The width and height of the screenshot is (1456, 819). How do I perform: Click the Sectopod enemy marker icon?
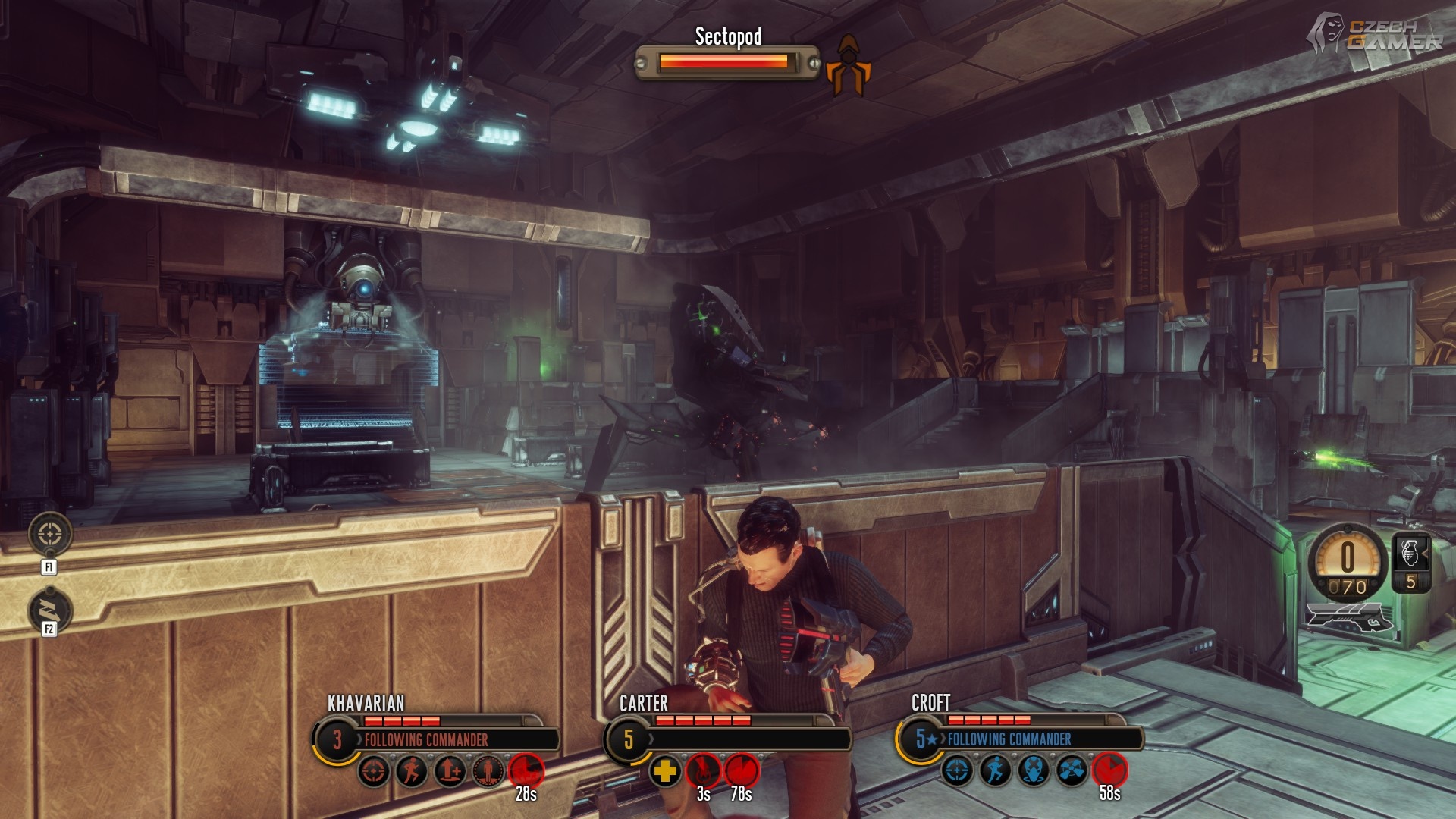tap(849, 66)
